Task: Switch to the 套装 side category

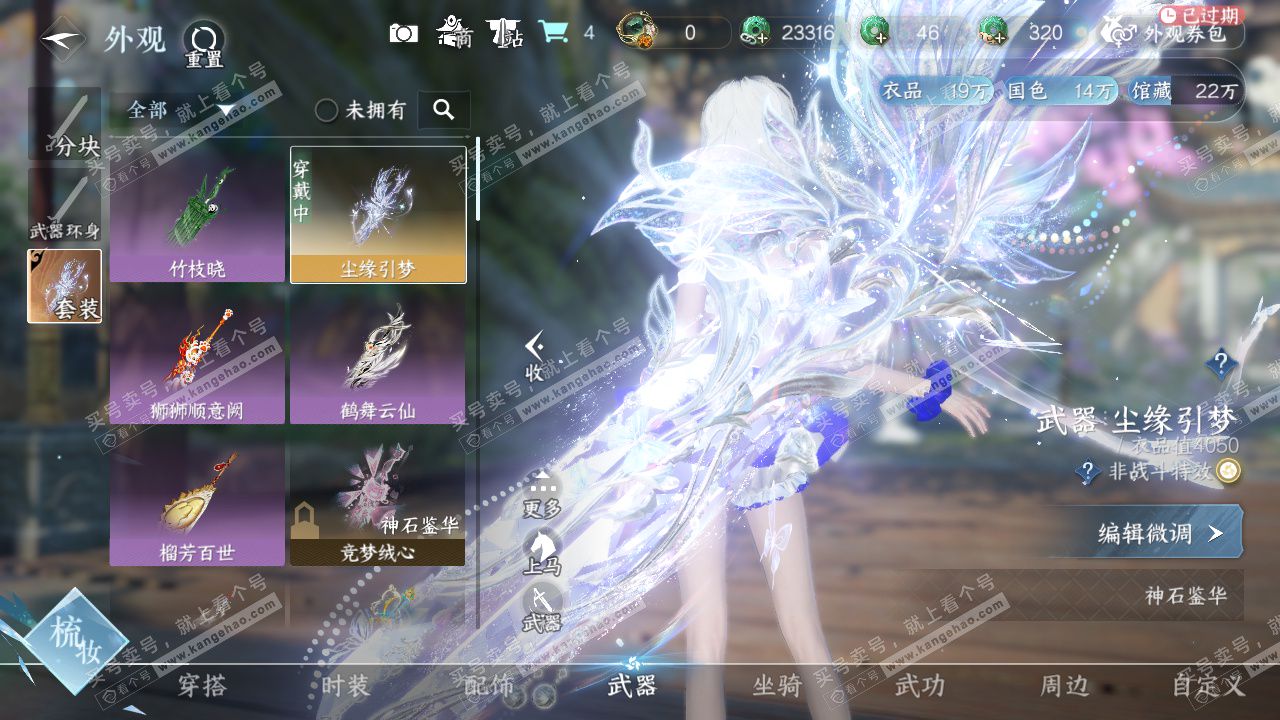Action: pos(64,286)
